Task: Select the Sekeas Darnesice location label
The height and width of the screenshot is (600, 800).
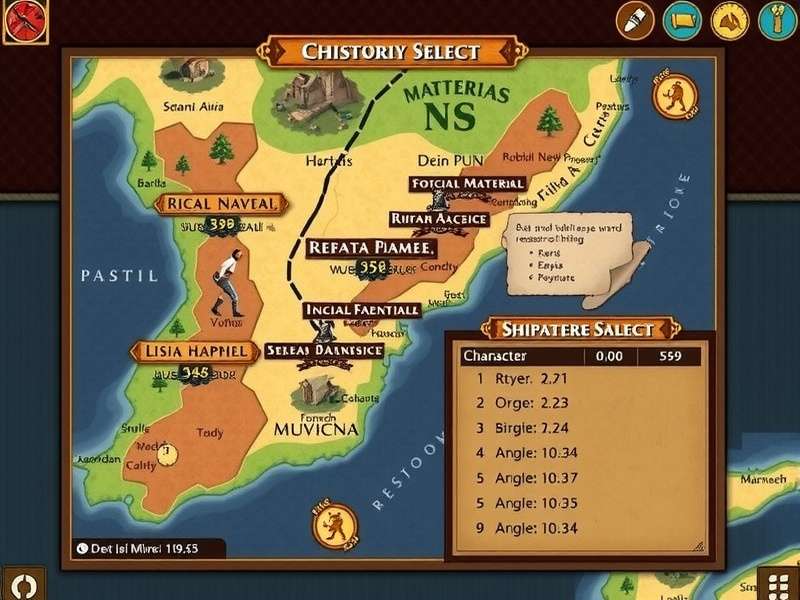Action: point(325,351)
